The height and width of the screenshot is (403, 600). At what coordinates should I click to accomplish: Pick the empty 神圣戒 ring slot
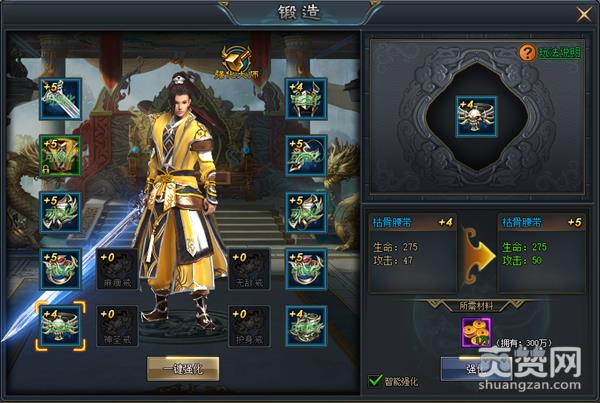(117, 327)
